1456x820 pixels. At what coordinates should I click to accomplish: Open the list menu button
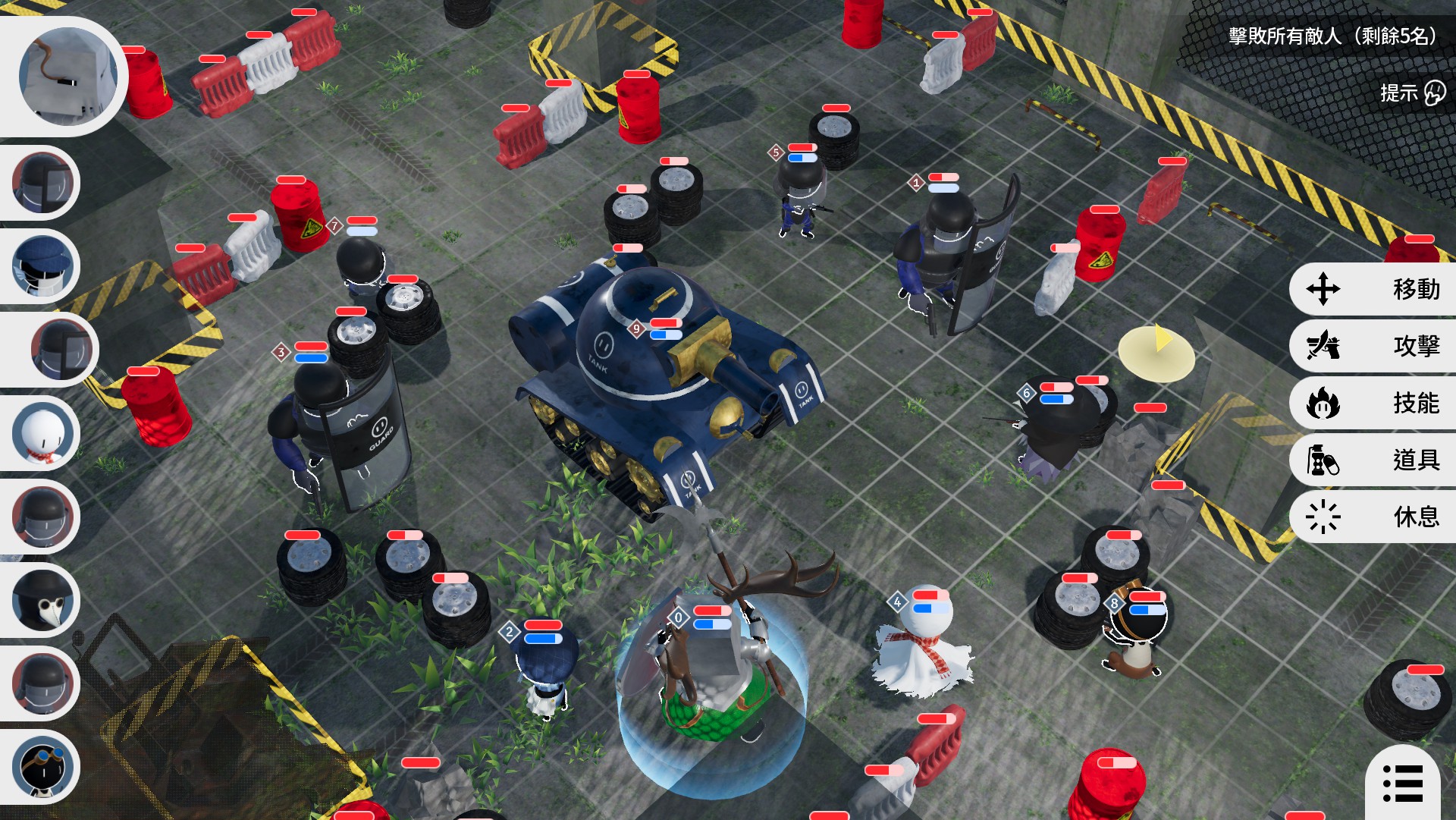pyautogui.click(x=1403, y=783)
